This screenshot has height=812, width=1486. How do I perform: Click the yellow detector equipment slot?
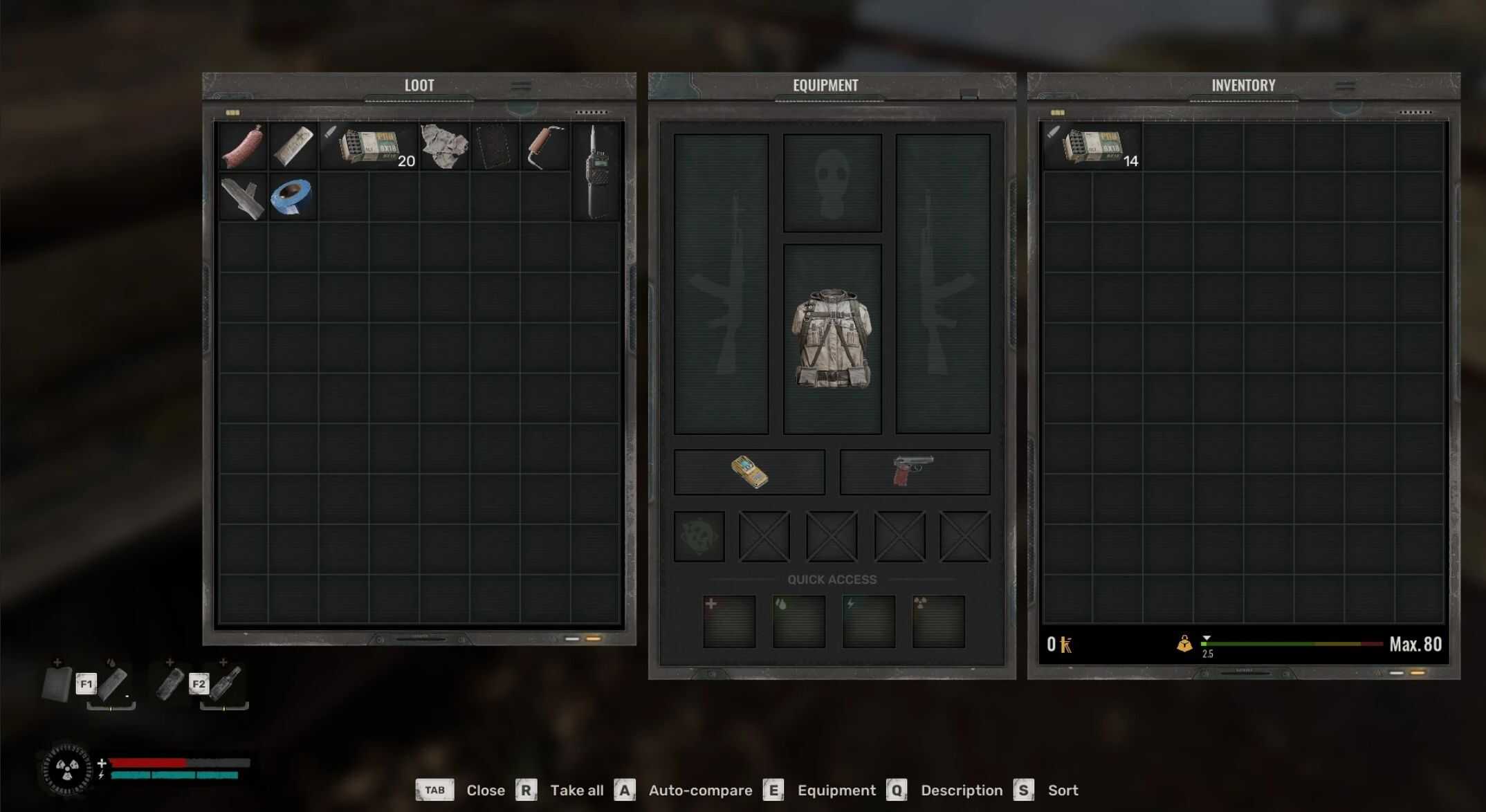749,472
